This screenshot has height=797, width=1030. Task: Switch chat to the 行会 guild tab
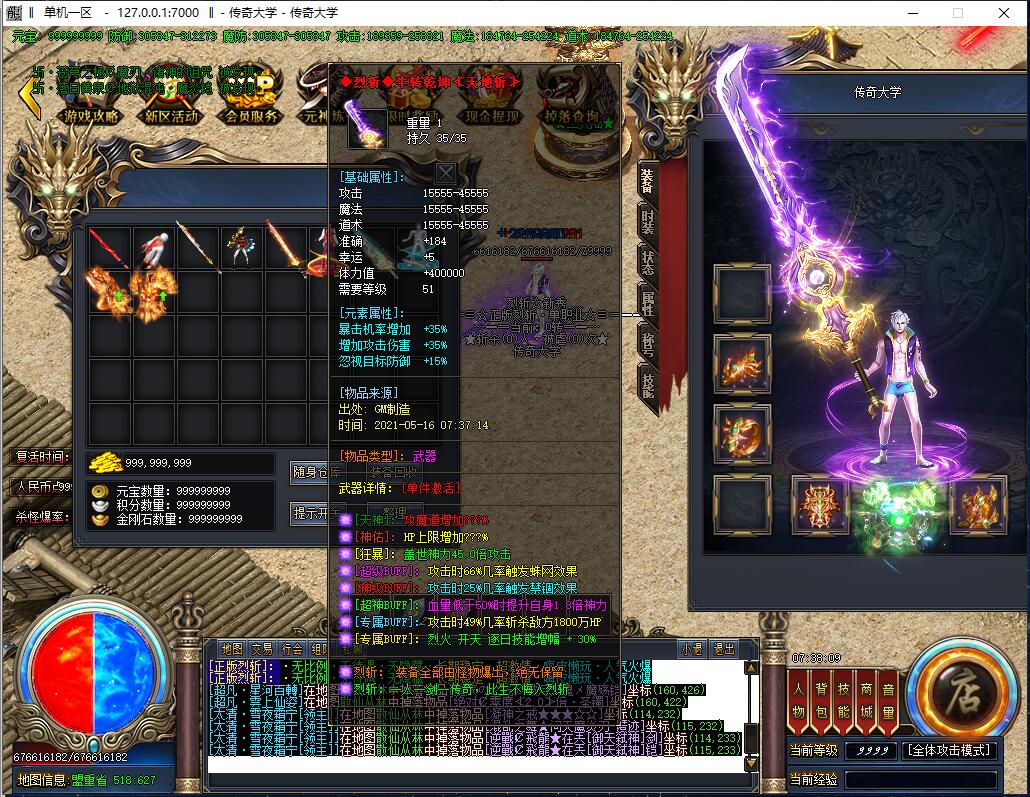click(292, 649)
